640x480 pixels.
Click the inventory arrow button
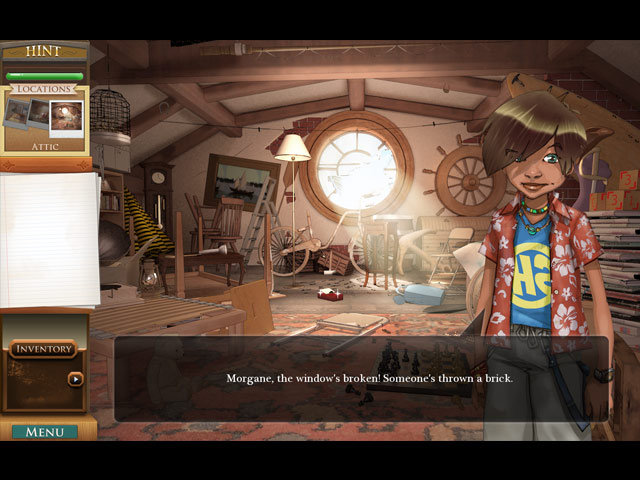pos(75,379)
